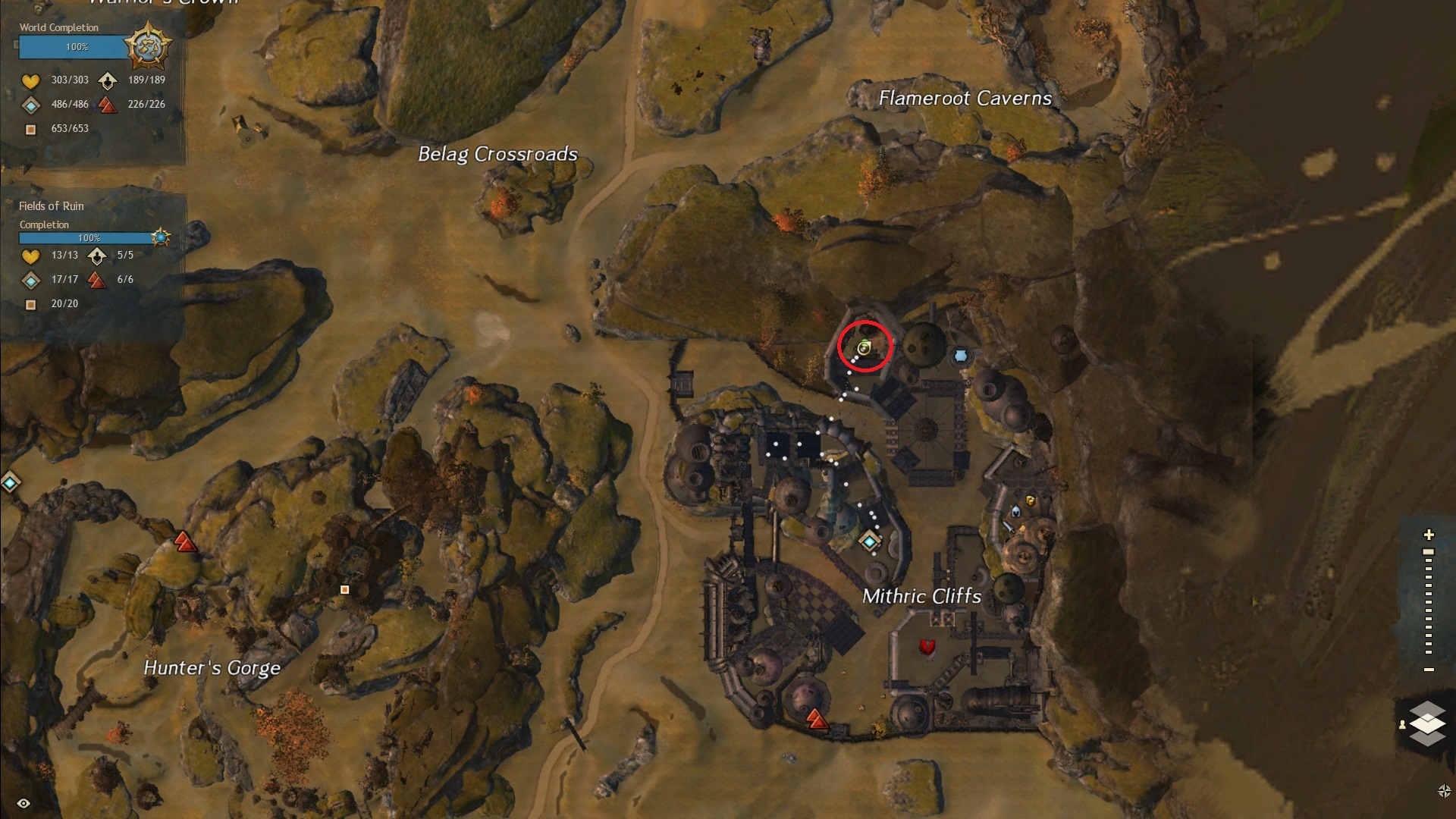Click the vista marker at the fortress's southern wall
This screenshot has height=819, width=1456.
click(x=816, y=717)
